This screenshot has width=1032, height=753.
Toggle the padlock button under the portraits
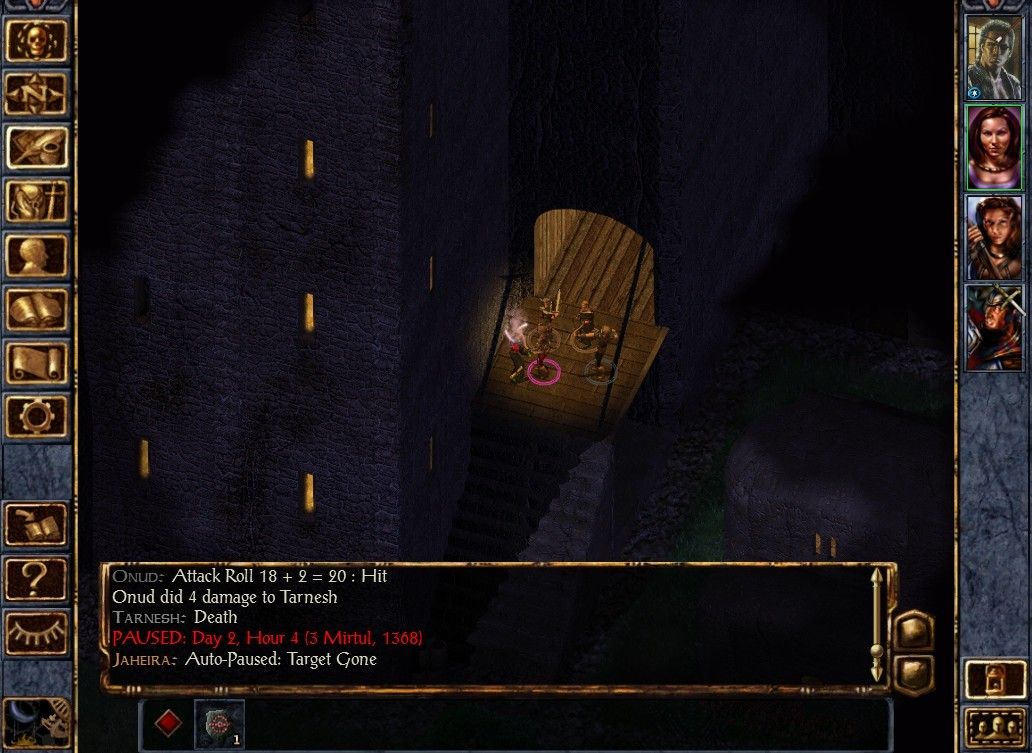994,679
